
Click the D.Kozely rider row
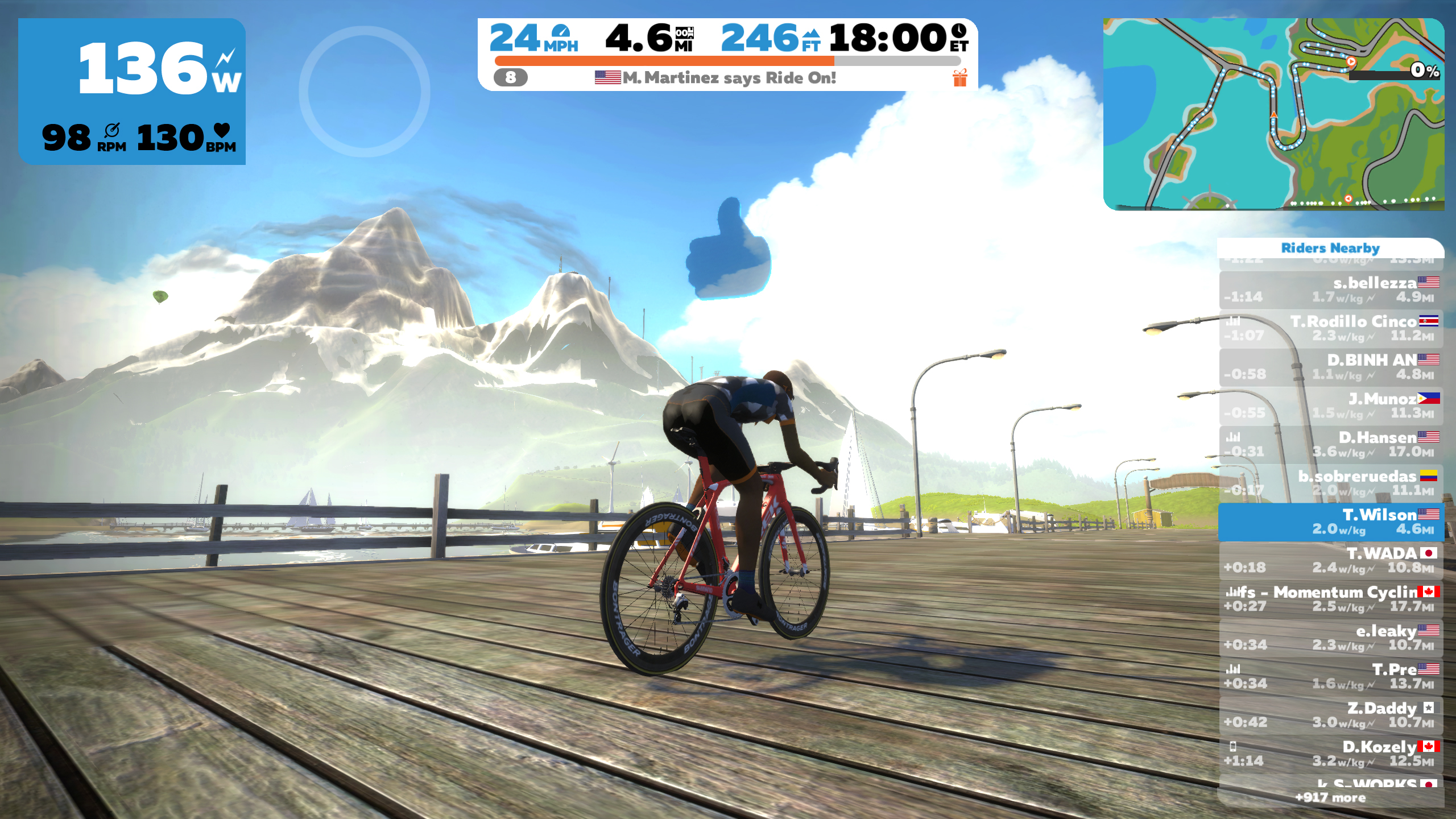(x=1331, y=754)
